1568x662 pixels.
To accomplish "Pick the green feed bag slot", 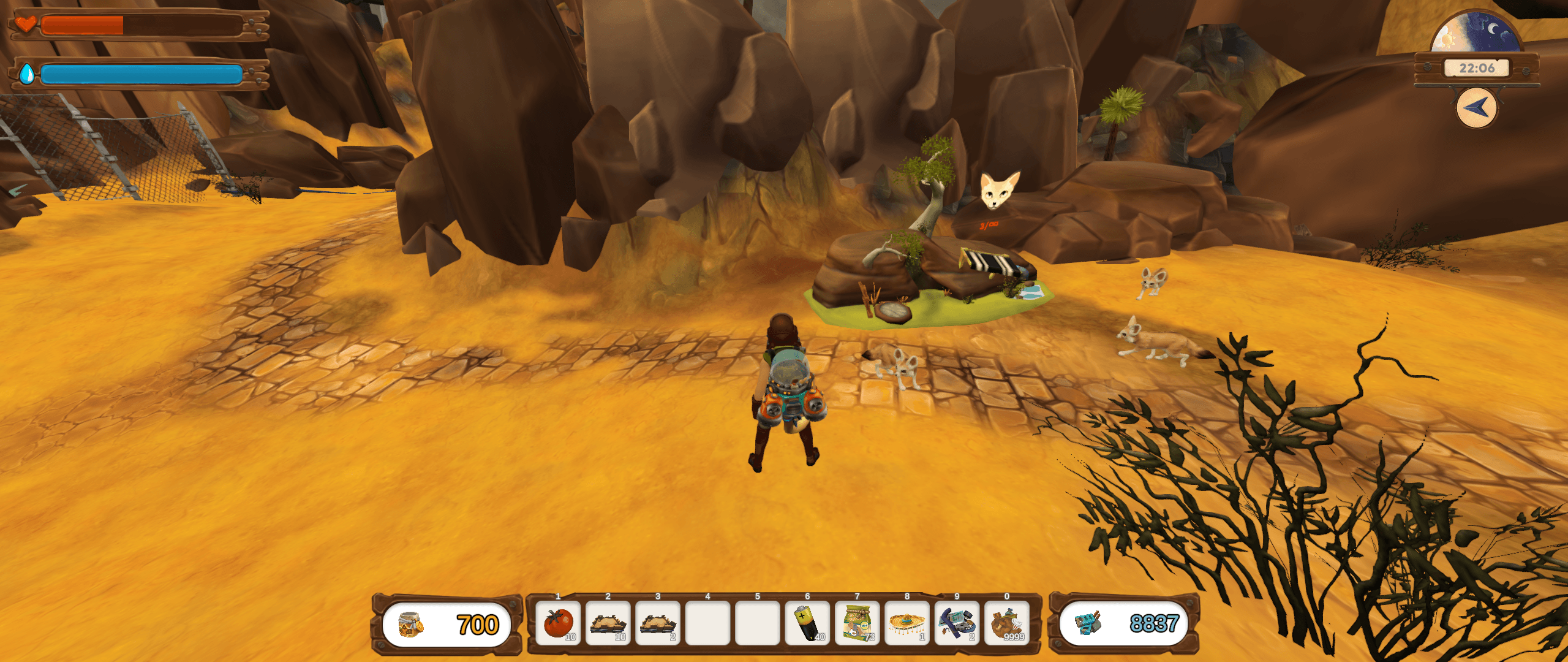I will click(x=857, y=623).
